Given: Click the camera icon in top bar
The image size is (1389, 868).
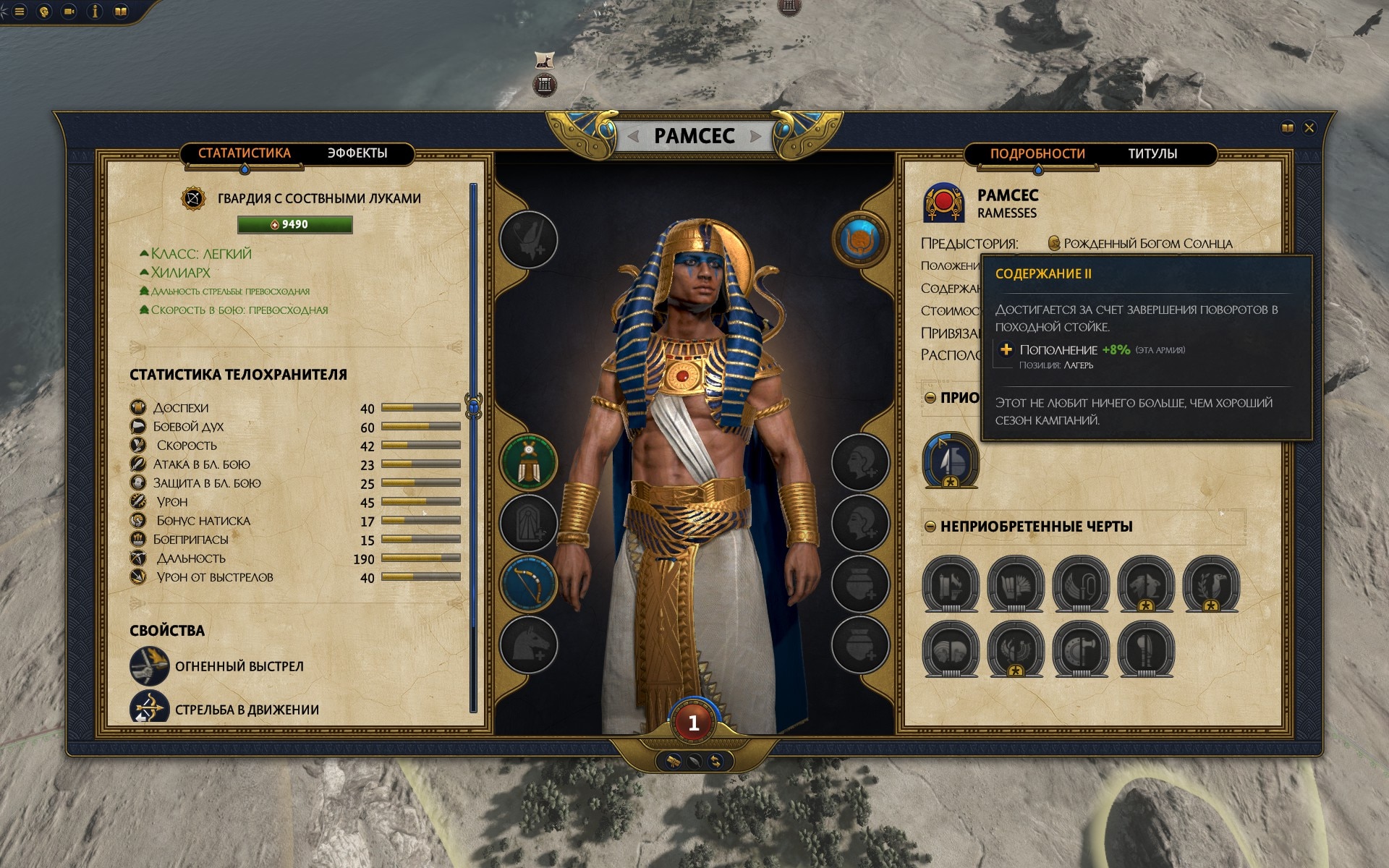Looking at the screenshot, I should (69, 12).
